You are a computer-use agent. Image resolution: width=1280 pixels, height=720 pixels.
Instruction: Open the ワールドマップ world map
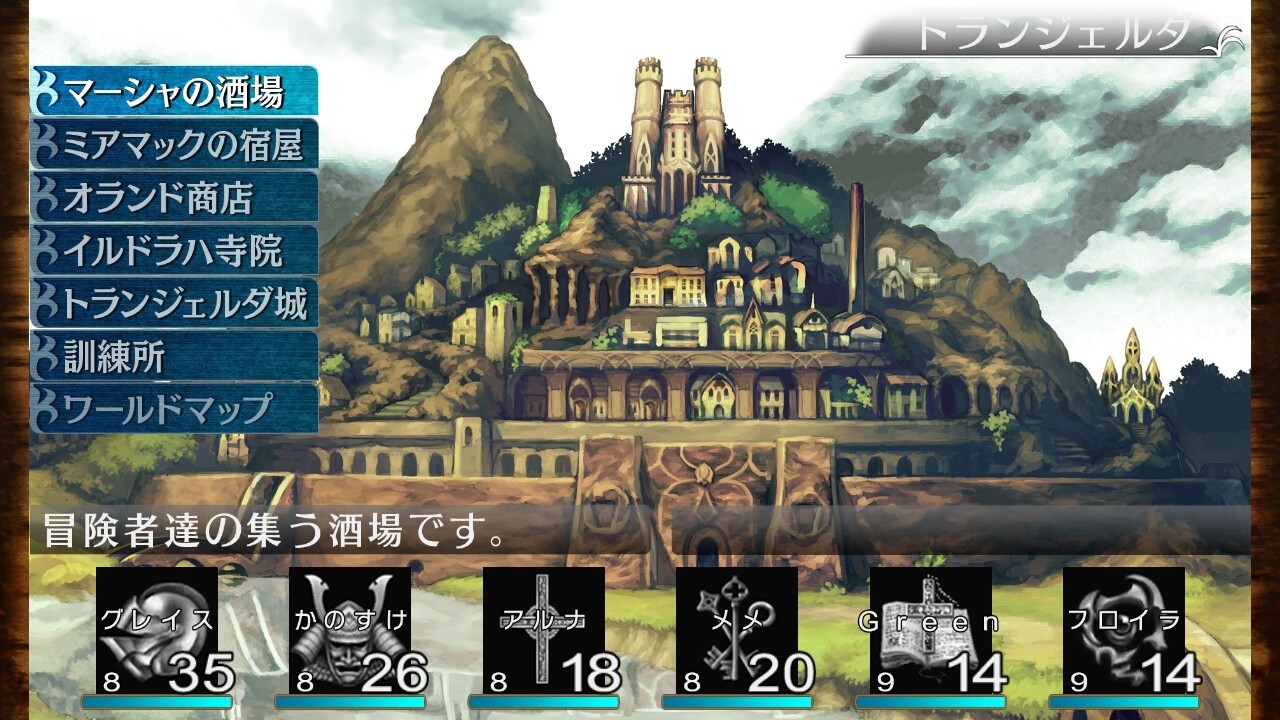(175, 409)
